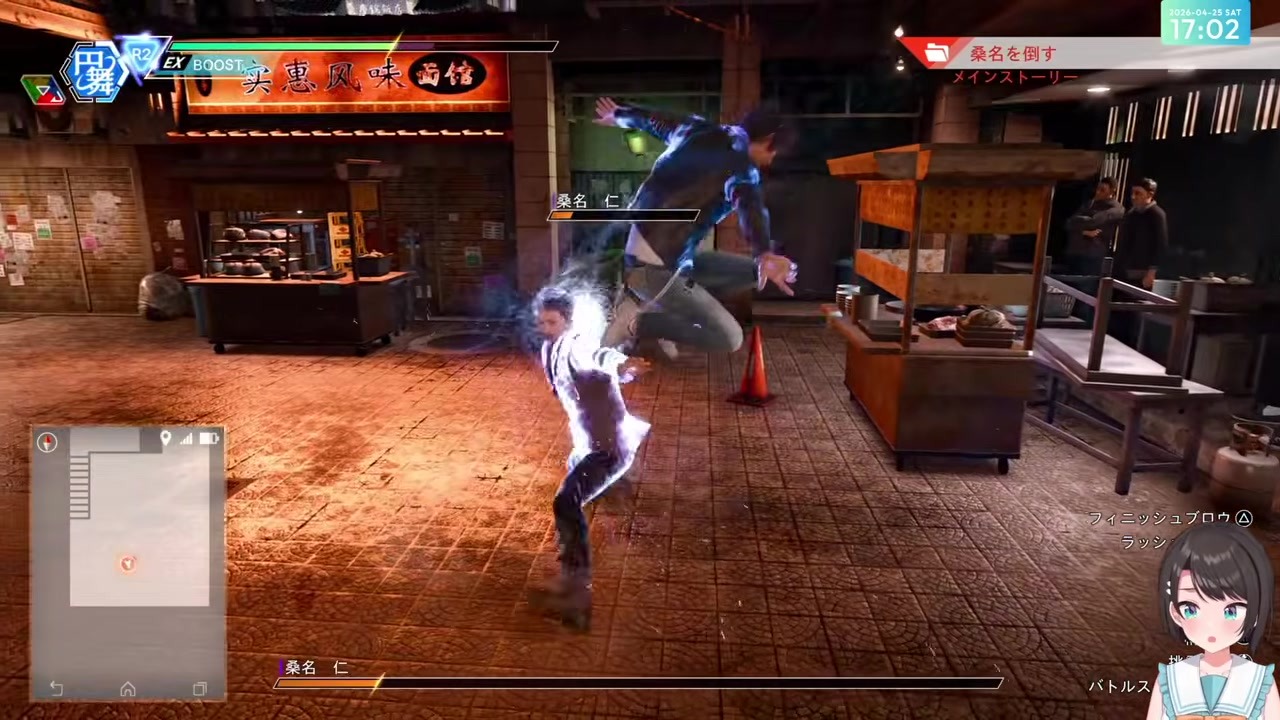Tap the home icon on the phone minimap
This screenshot has height=720, width=1280.
pos(128,689)
